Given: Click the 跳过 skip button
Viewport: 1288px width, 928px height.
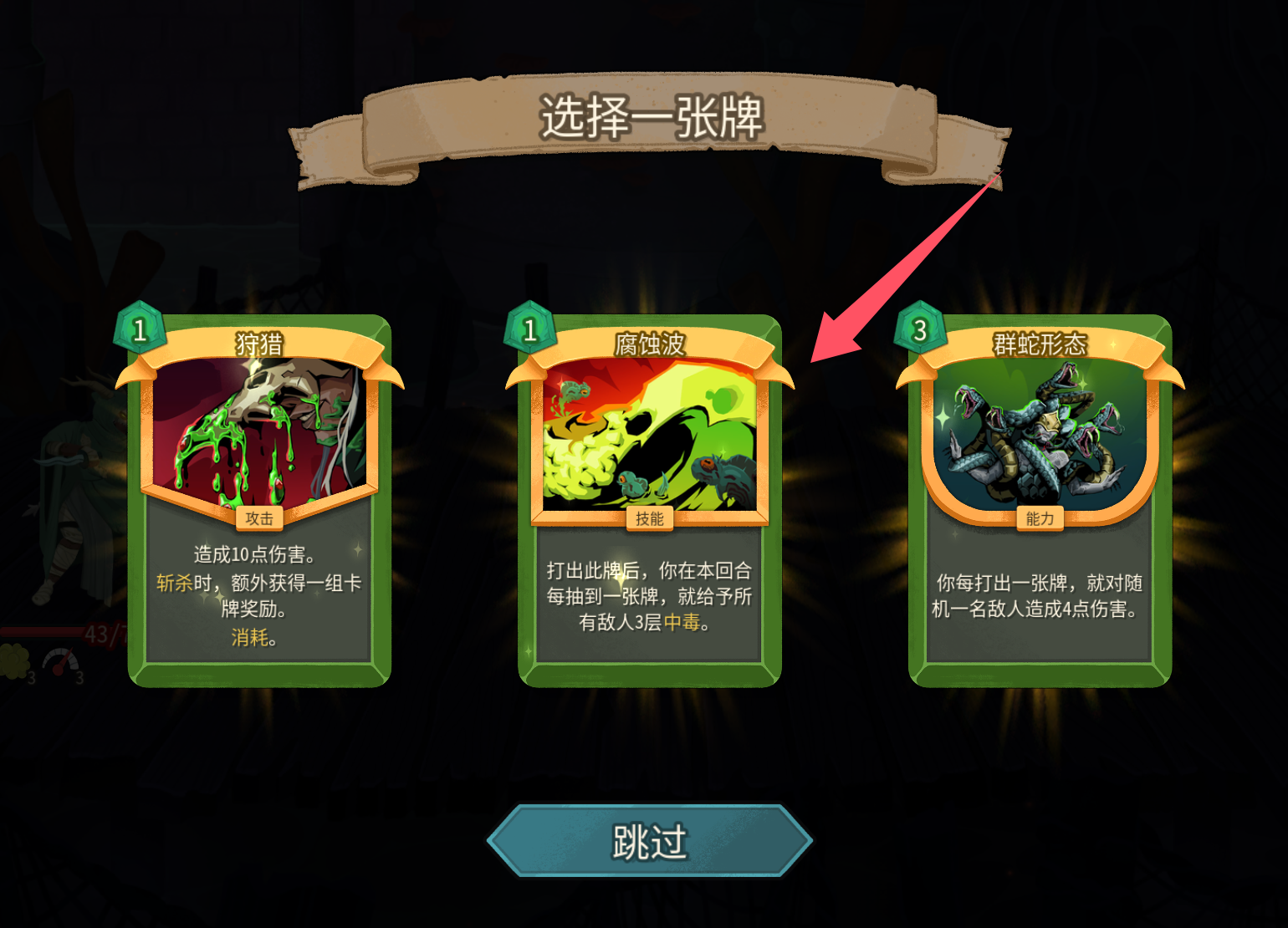Looking at the screenshot, I should (x=644, y=839).
